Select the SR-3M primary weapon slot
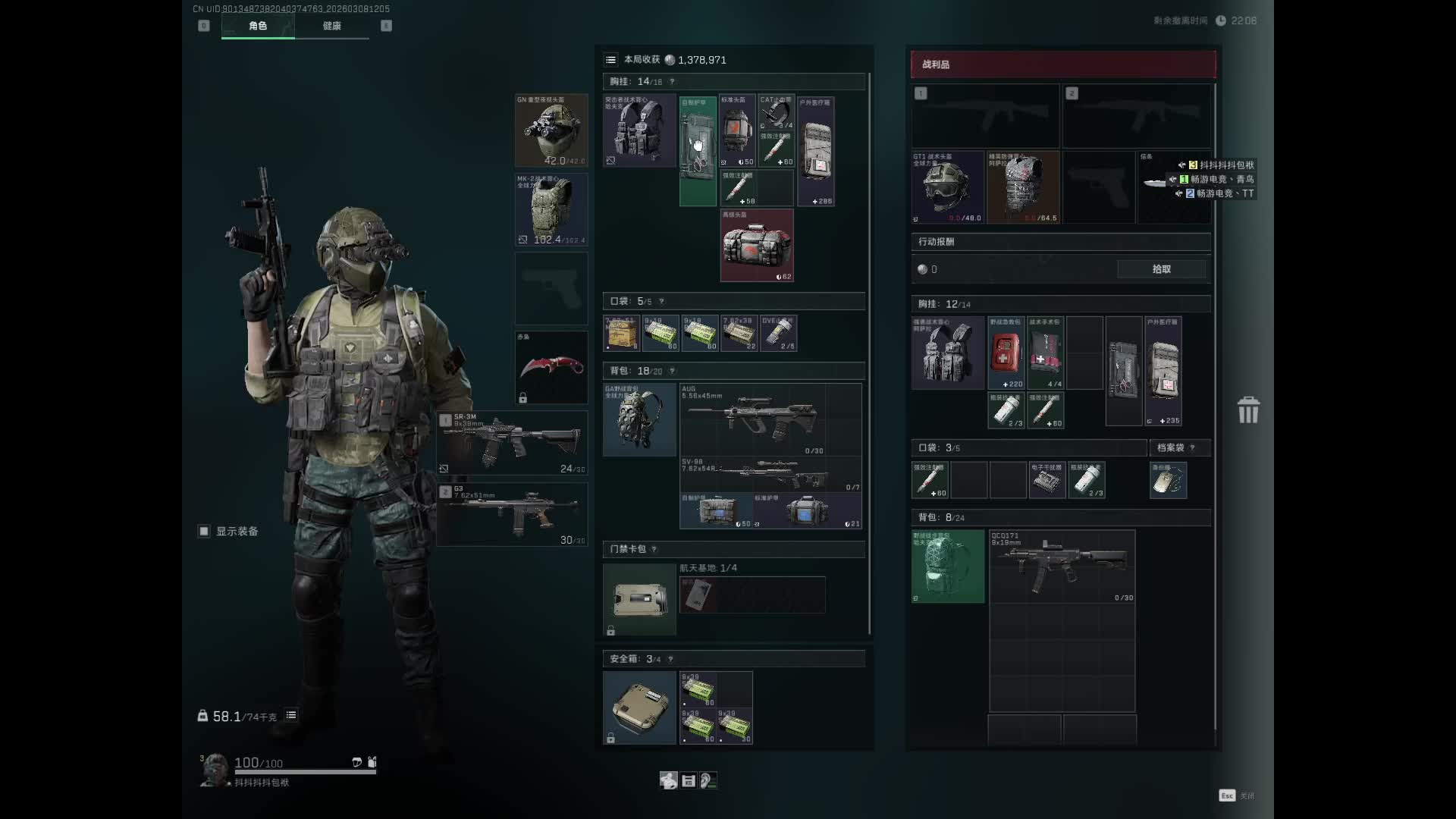Screen dimensions: 1456x819 (x=513, y=444)
